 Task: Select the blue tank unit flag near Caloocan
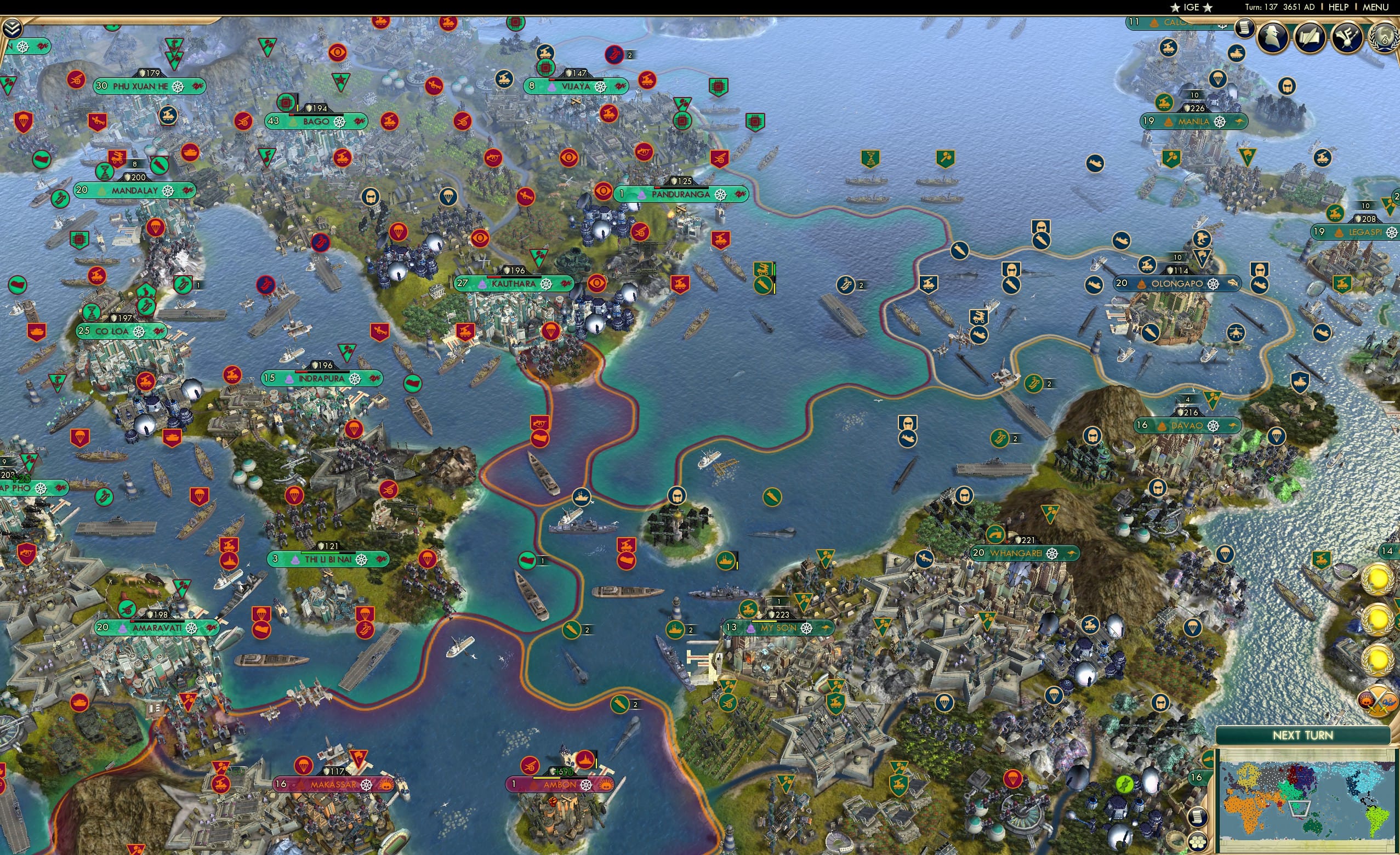(x=1237, y=54)
